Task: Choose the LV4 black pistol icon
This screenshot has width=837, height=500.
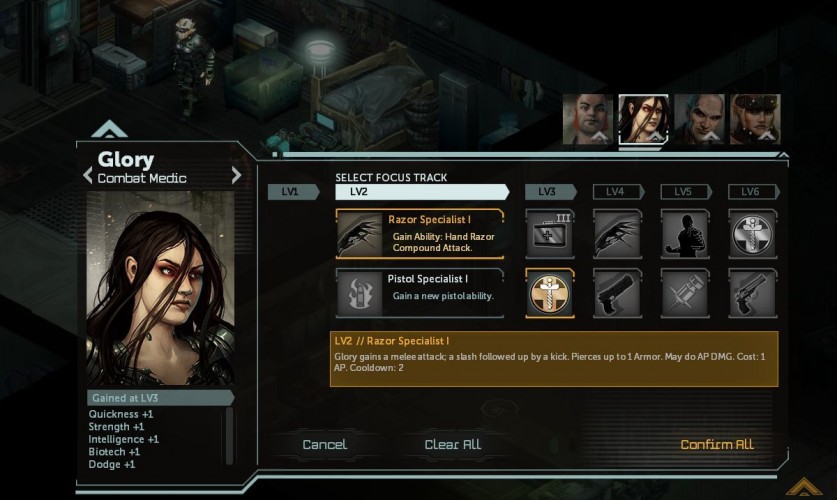Action: pyautogui.click(x=617, y=292)
